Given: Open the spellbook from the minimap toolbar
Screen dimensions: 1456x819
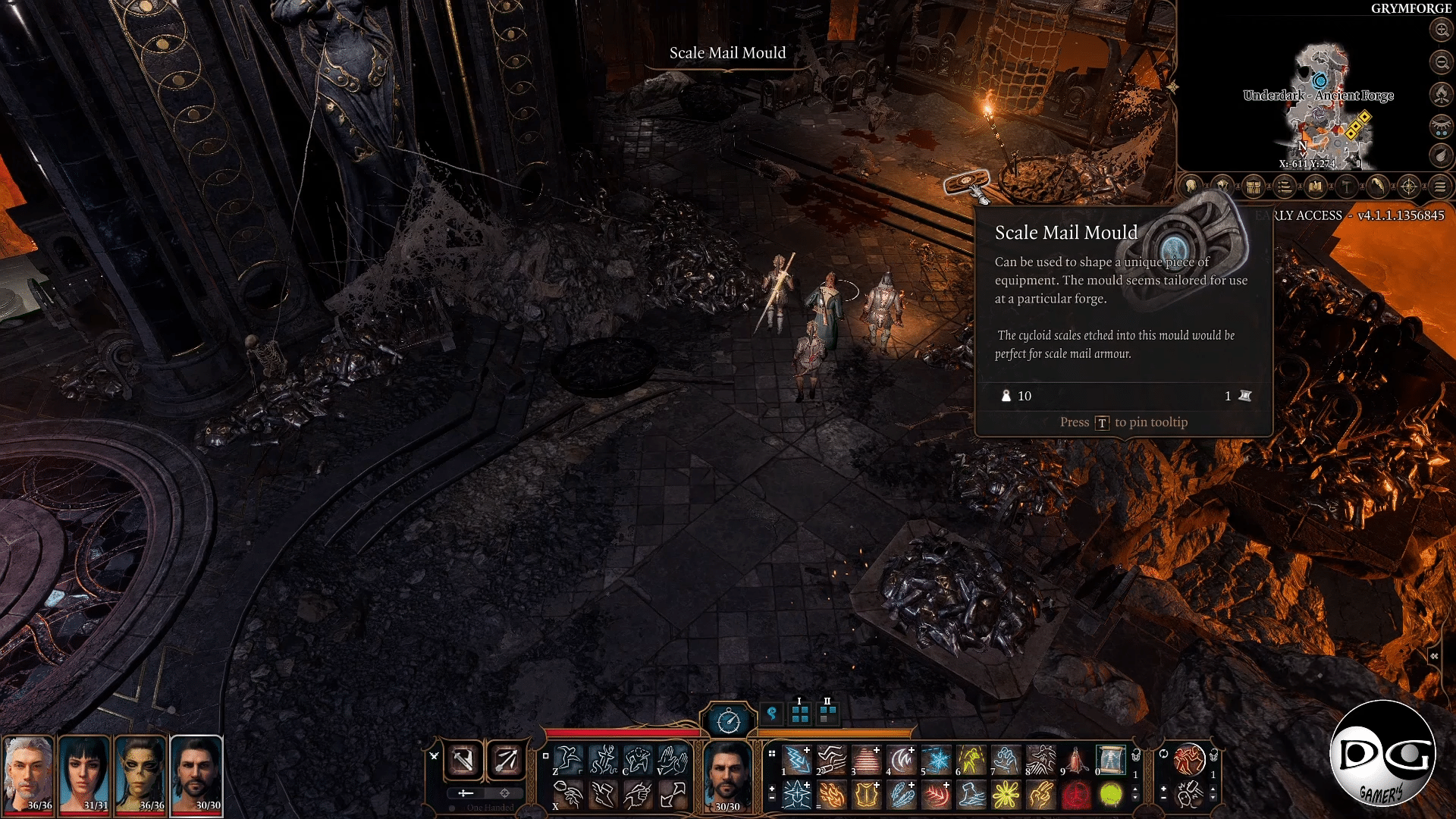Looking at the screenshot, I should click(1316, 187).
